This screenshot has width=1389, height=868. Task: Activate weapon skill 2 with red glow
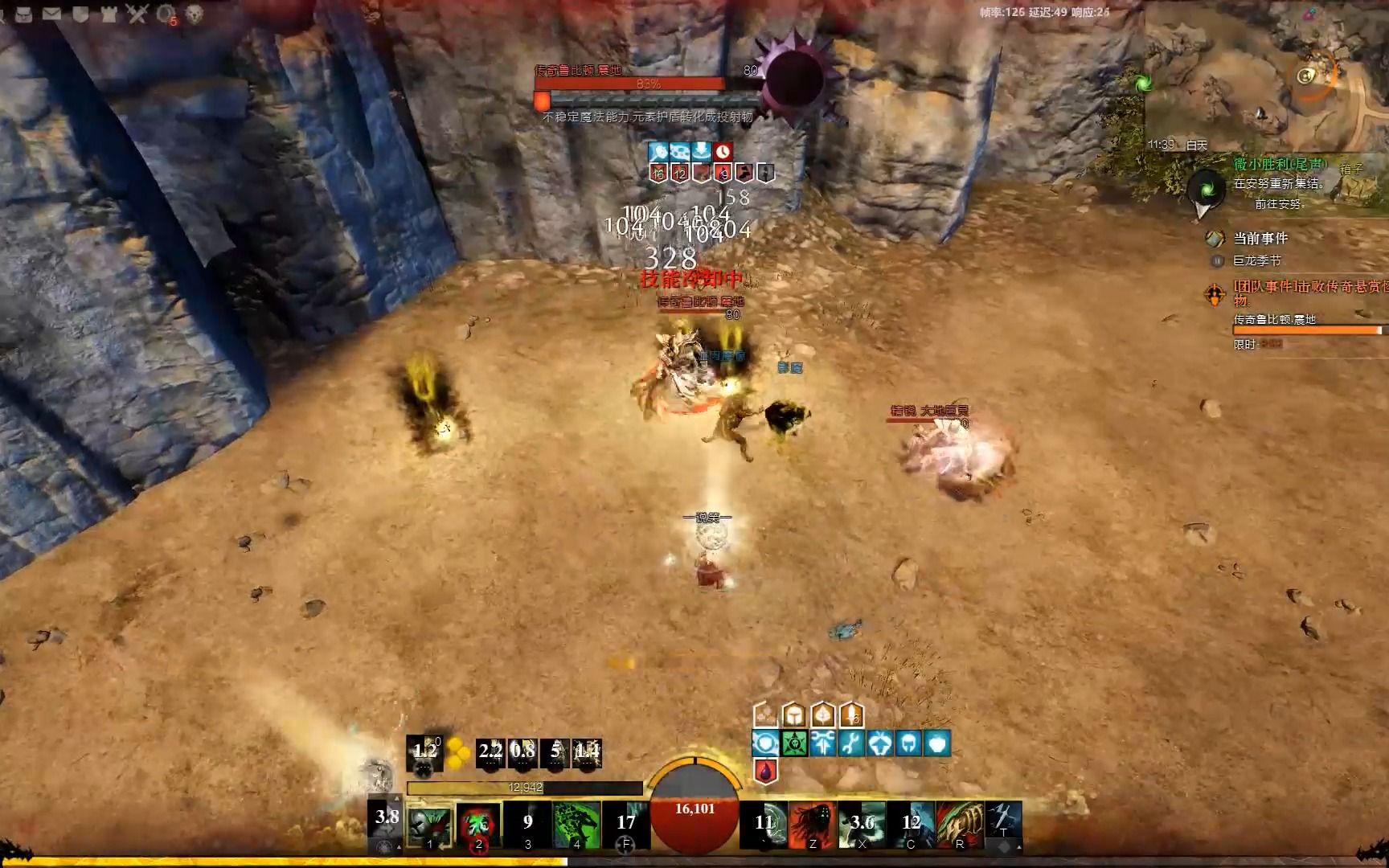pyautogui.click(x=478, y=824)
